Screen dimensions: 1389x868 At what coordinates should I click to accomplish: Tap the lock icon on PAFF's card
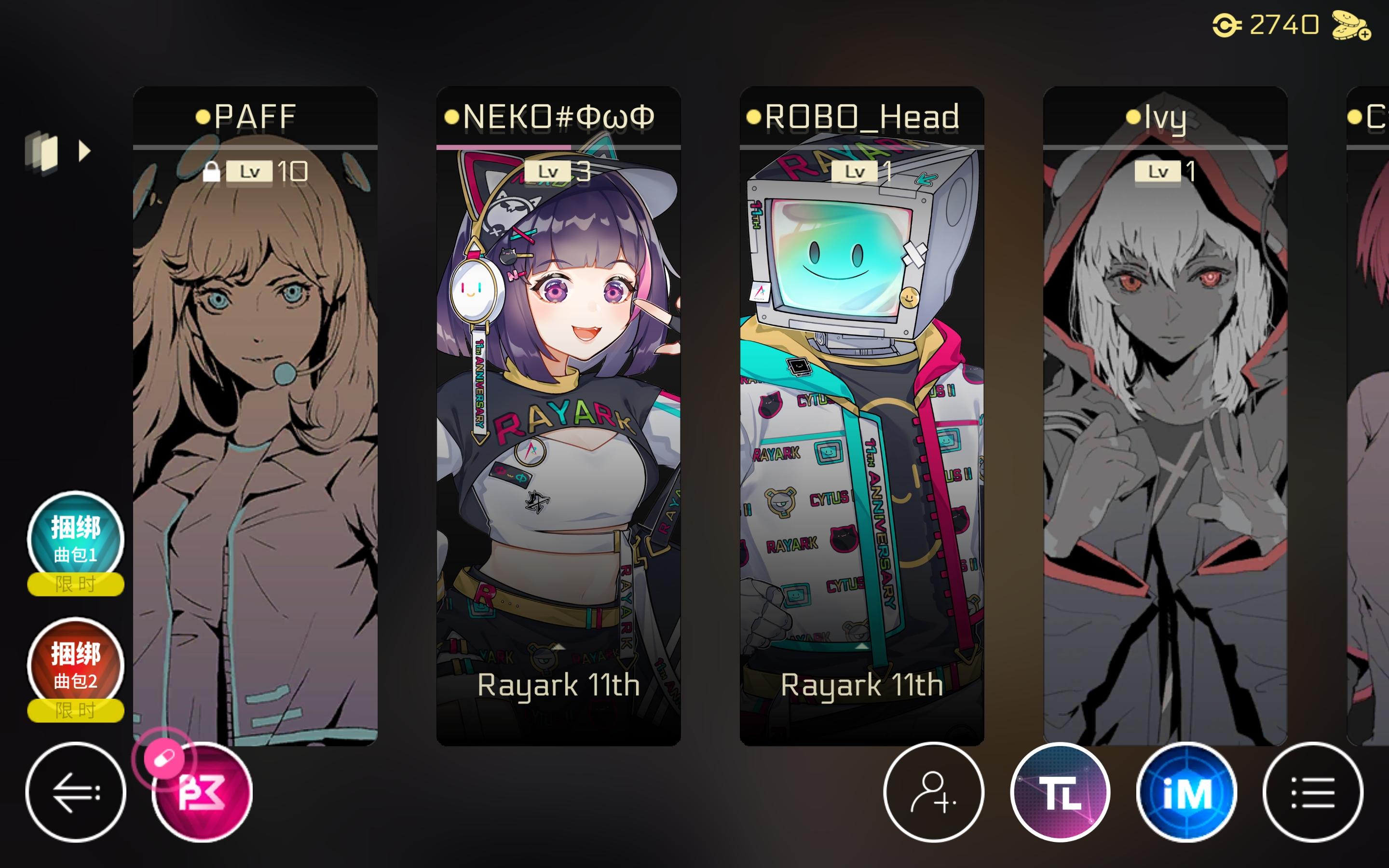click(x=213, y=171)
